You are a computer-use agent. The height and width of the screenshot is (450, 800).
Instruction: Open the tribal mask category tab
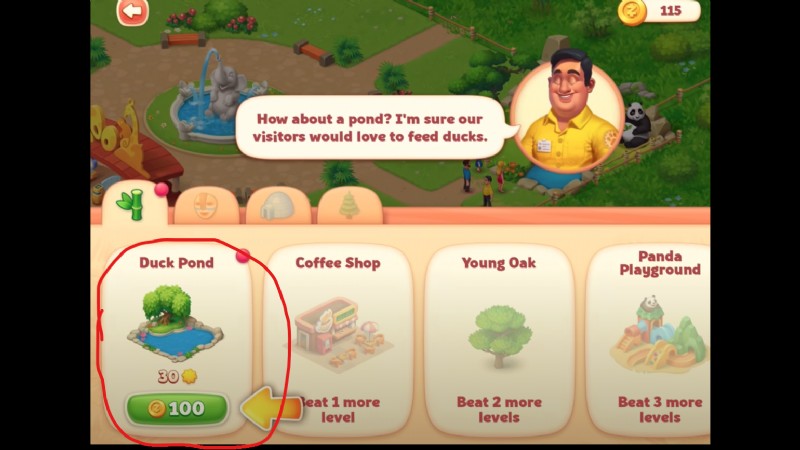click(x=206, y=207)
